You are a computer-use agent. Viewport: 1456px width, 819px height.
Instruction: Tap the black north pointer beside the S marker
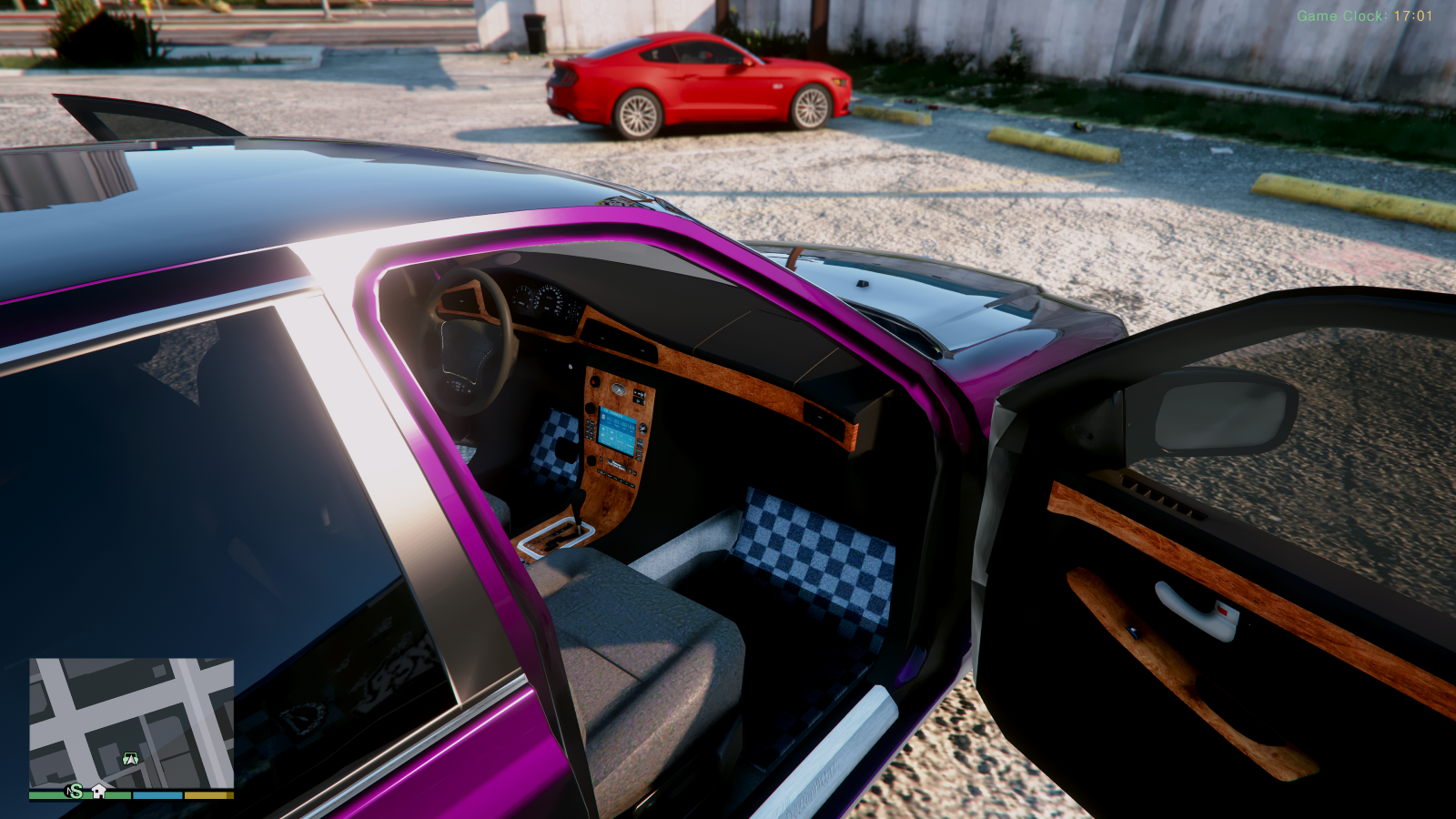pos(69,790)
